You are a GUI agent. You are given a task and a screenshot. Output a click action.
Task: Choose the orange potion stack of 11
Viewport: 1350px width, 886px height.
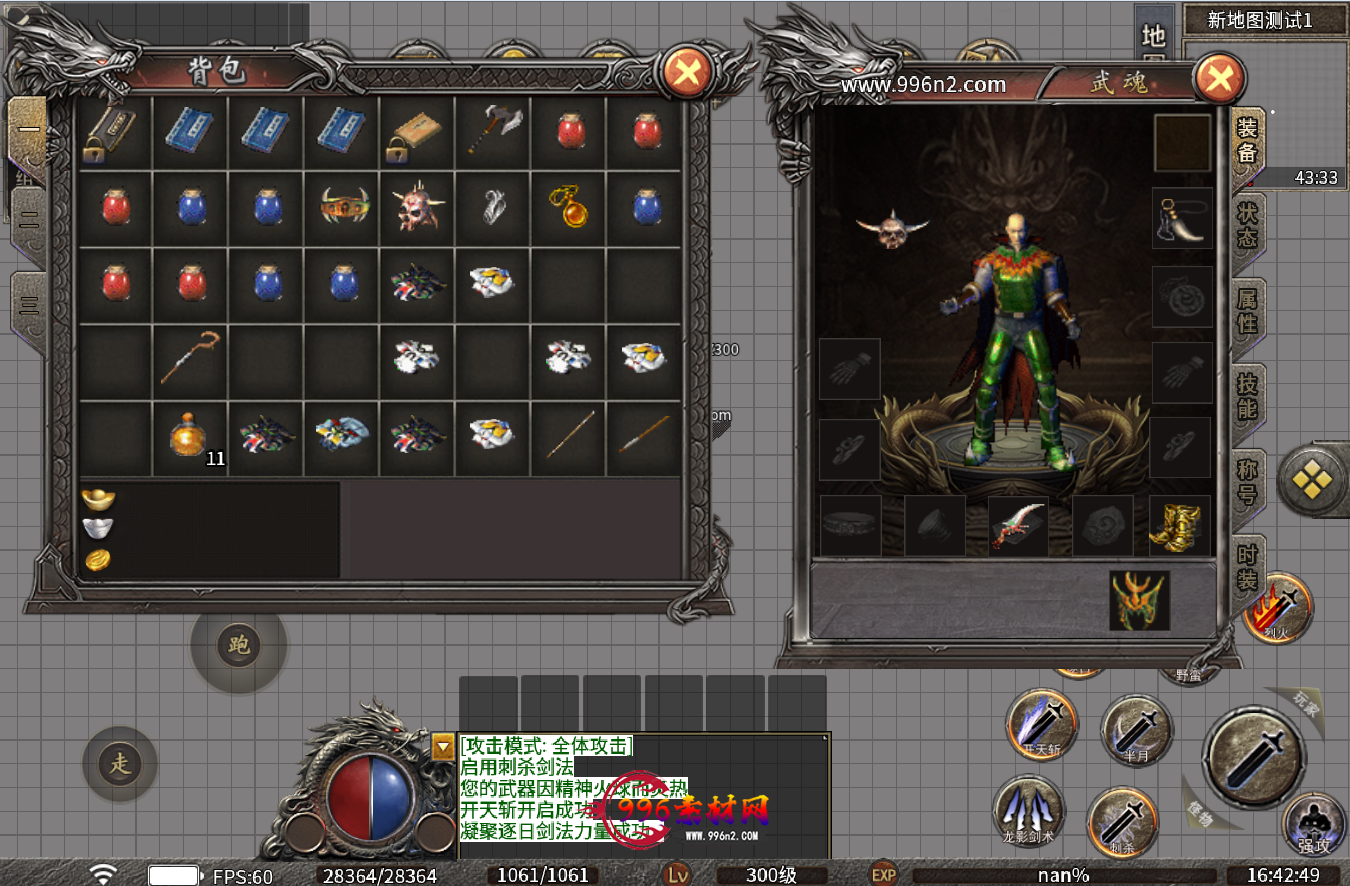point(190,437)
